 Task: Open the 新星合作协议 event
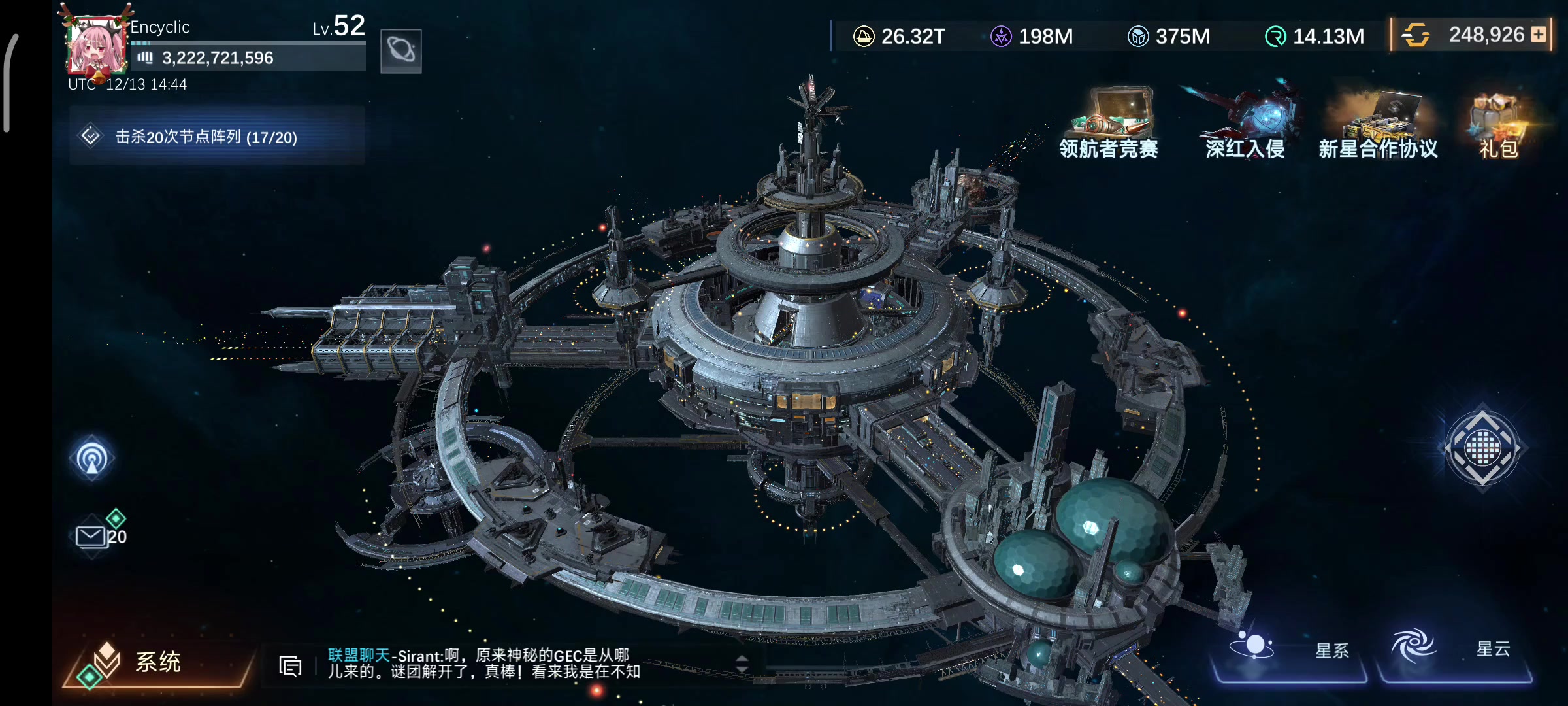click(1379, 124)
